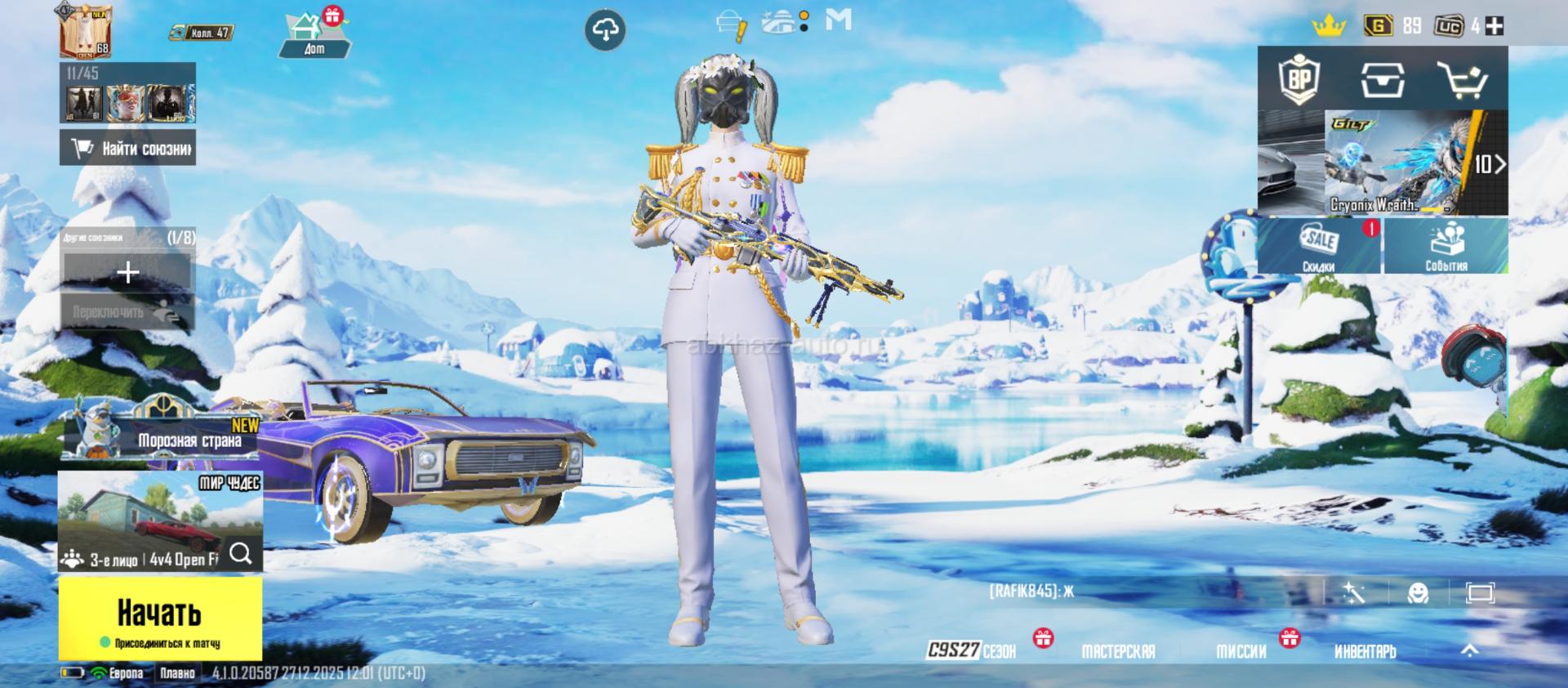Screen dimensions: 1568x688
Task: Open the Миссии missions menu
Action: click(x=1241, y=651)
